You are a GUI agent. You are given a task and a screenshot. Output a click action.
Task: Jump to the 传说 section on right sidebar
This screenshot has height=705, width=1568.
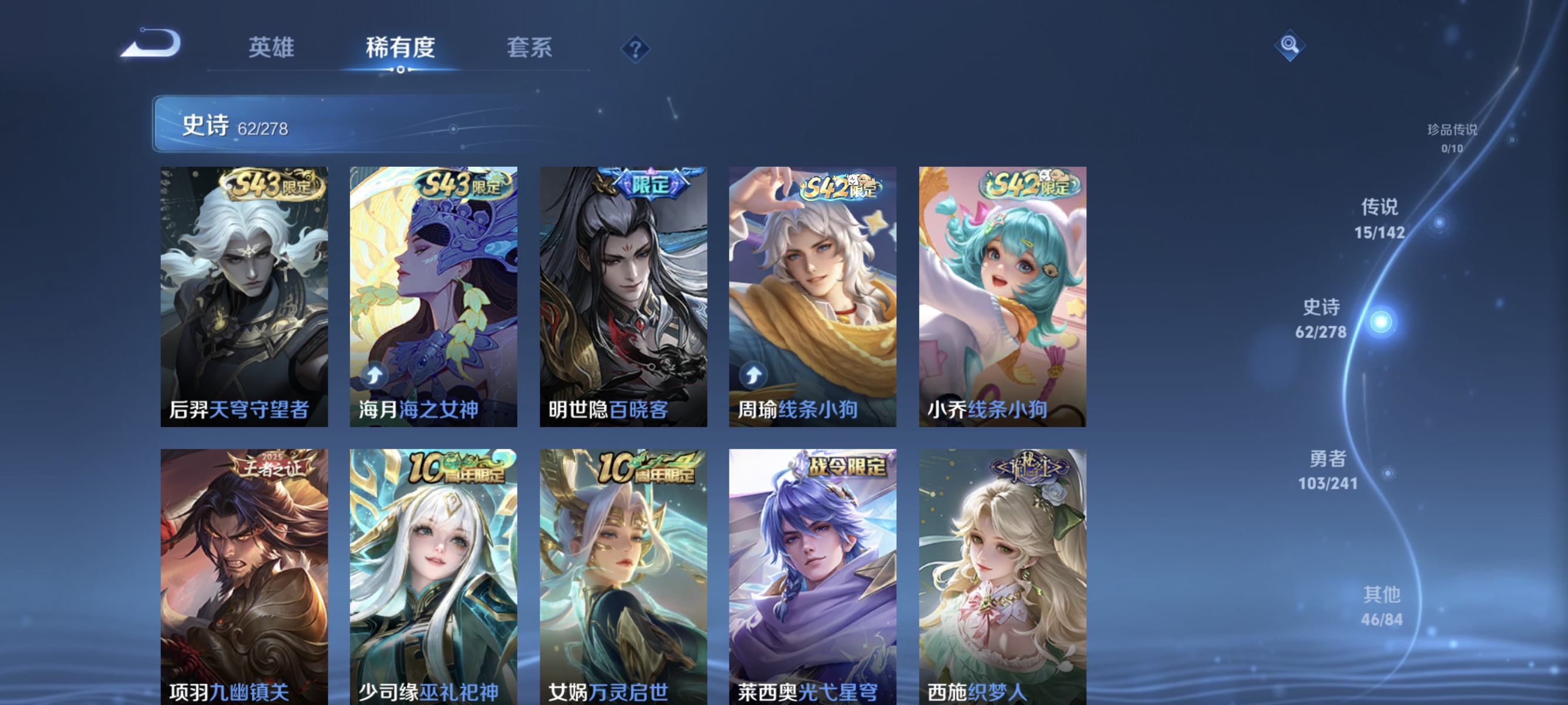tap(1381, 219)
